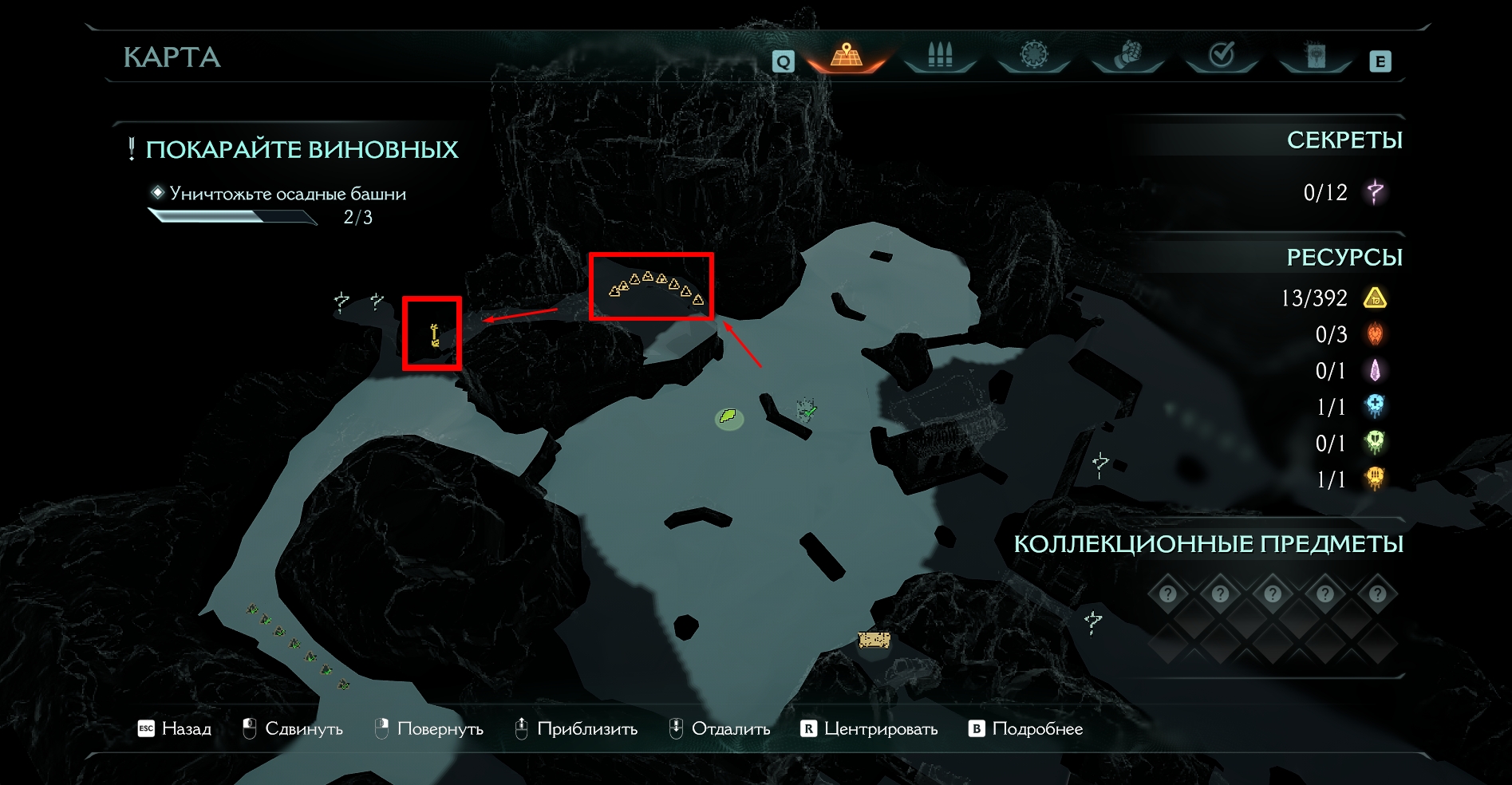Select the active map tab

click(x=847, y=56)
